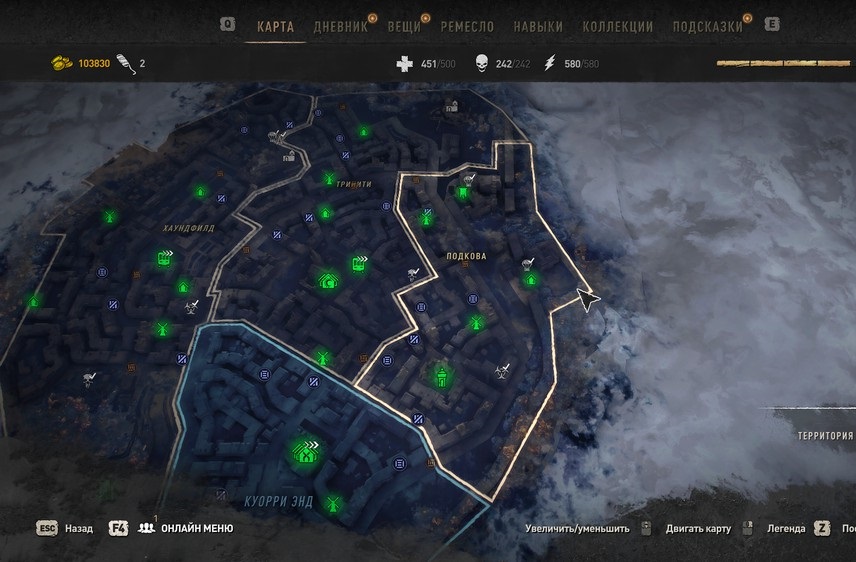Open the Коллекции tab
This screenshot has width=856, height=562.
(x=618, y=27)
